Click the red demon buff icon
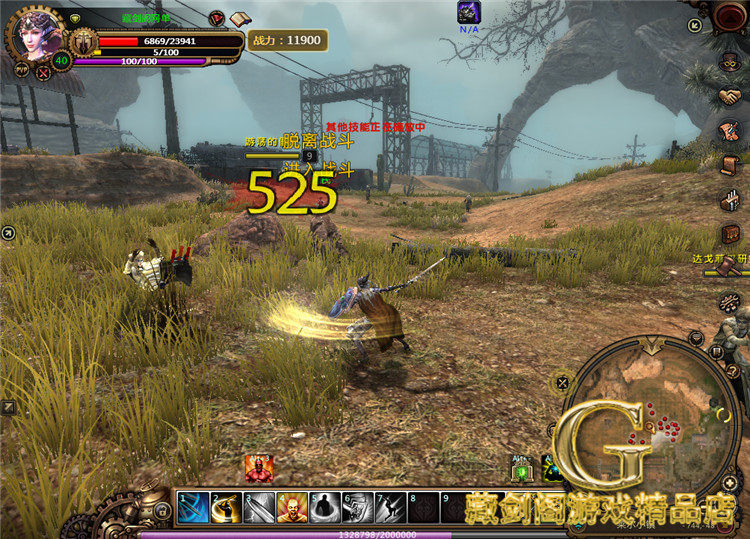 pos(258,467)
